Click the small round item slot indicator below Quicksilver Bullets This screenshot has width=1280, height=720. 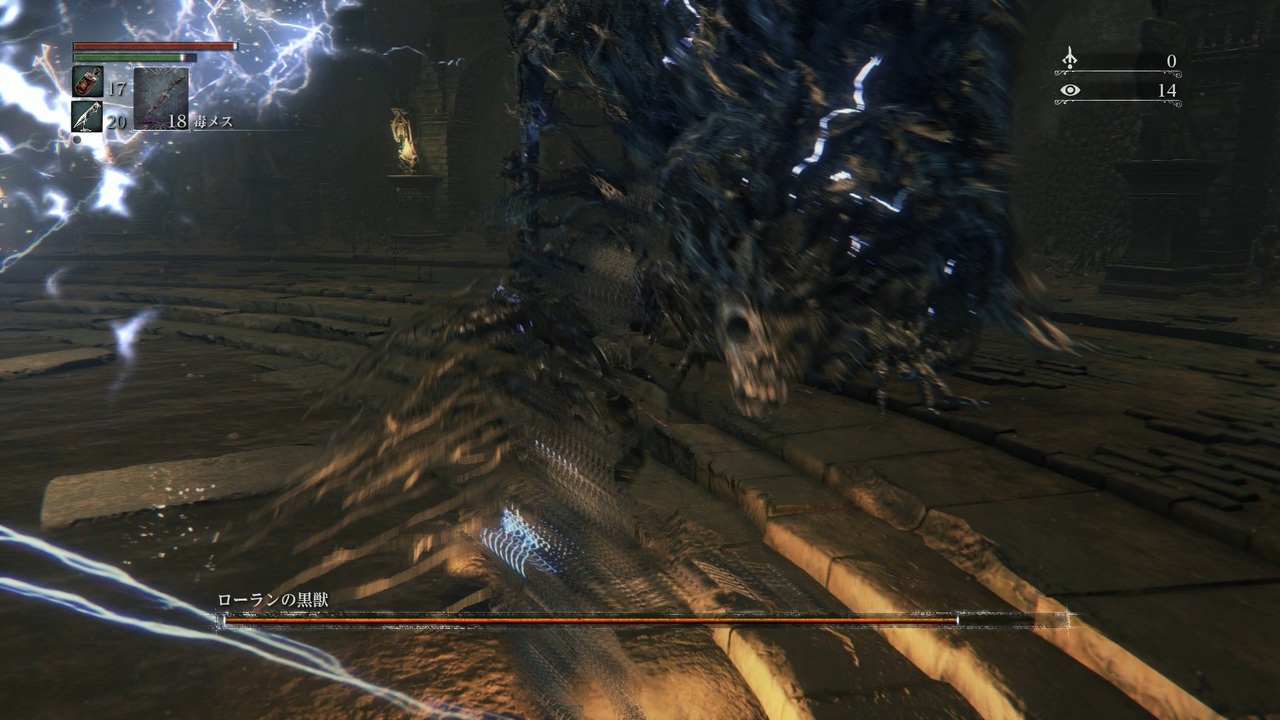(76, 140)
